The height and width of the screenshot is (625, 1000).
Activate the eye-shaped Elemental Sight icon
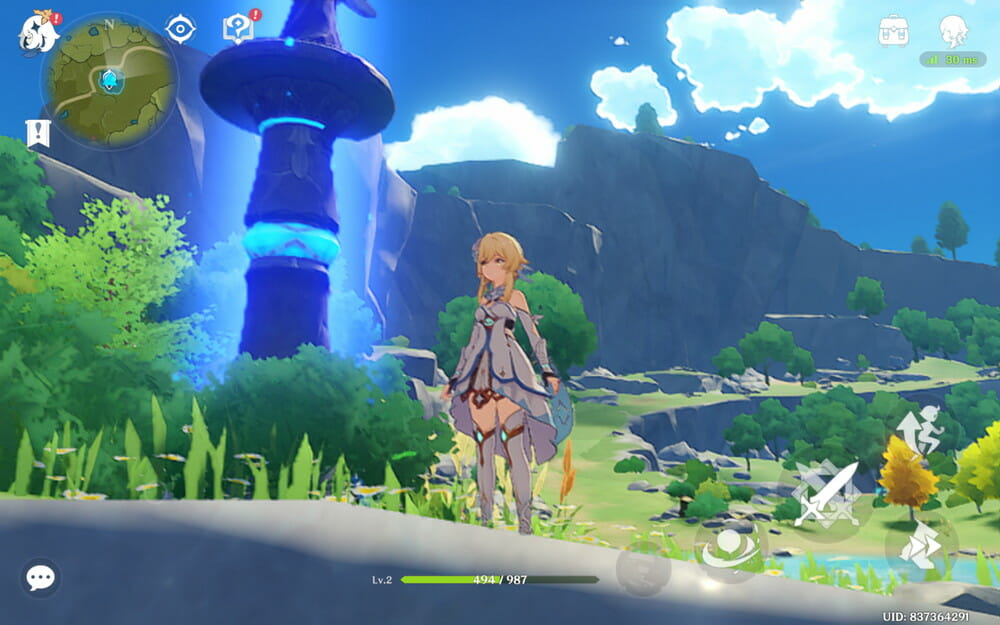click(x=180, y=29)
